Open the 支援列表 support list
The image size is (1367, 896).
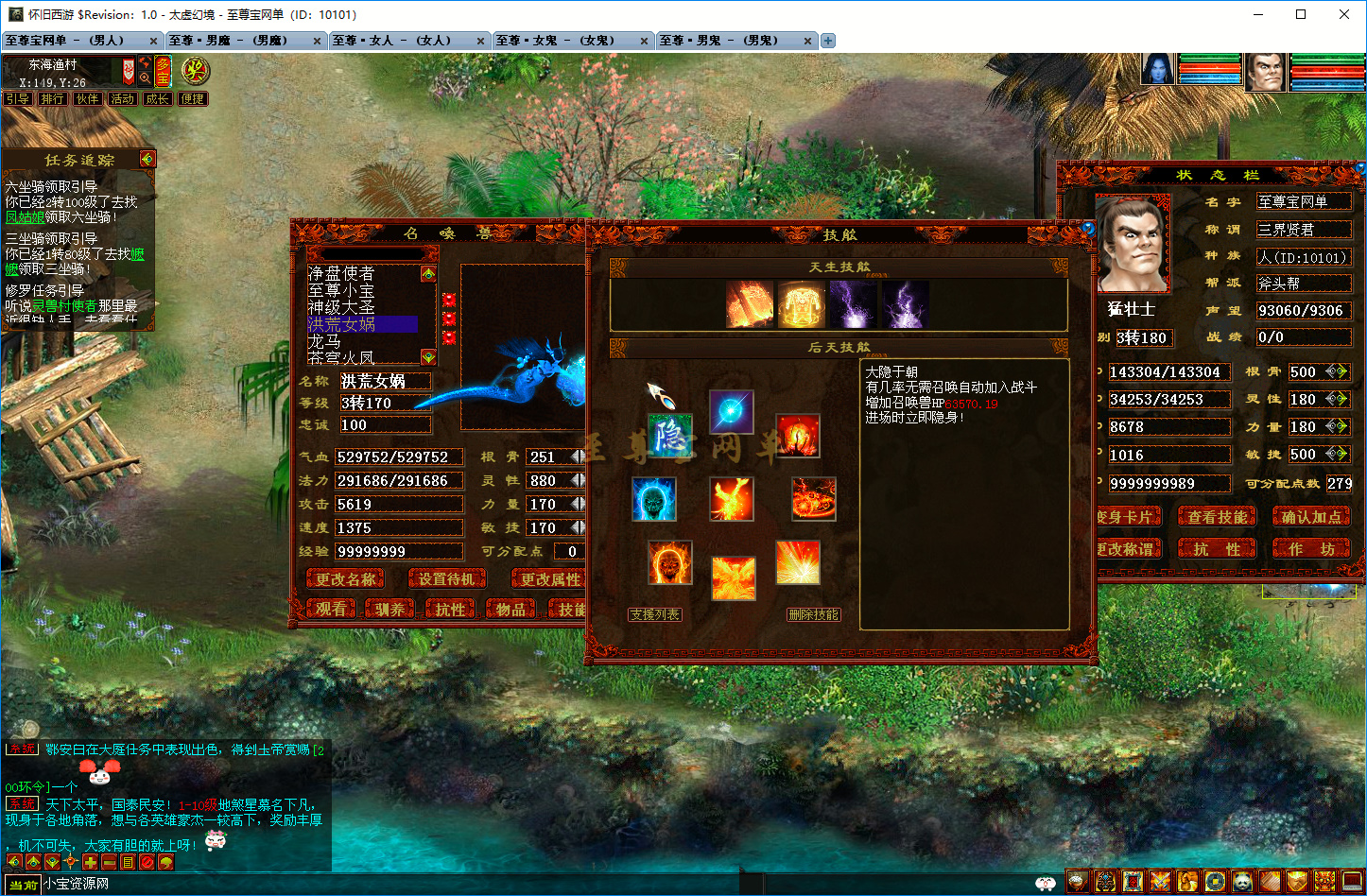click(x=655, y=614)
